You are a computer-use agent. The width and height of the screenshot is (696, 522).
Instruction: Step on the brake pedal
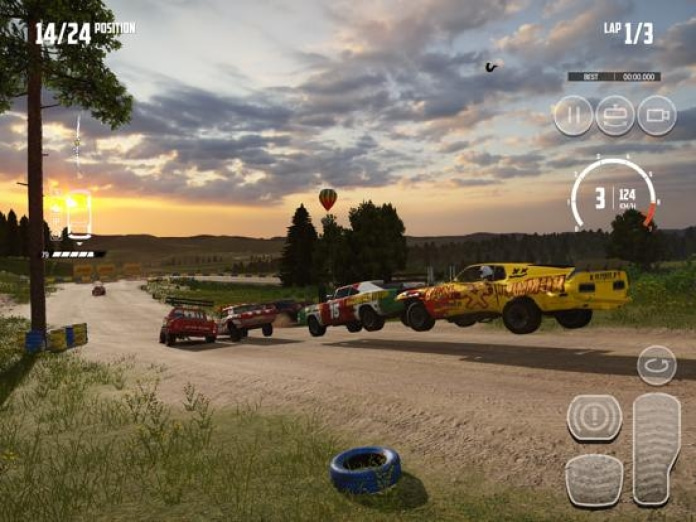click(x=594, y=479)
